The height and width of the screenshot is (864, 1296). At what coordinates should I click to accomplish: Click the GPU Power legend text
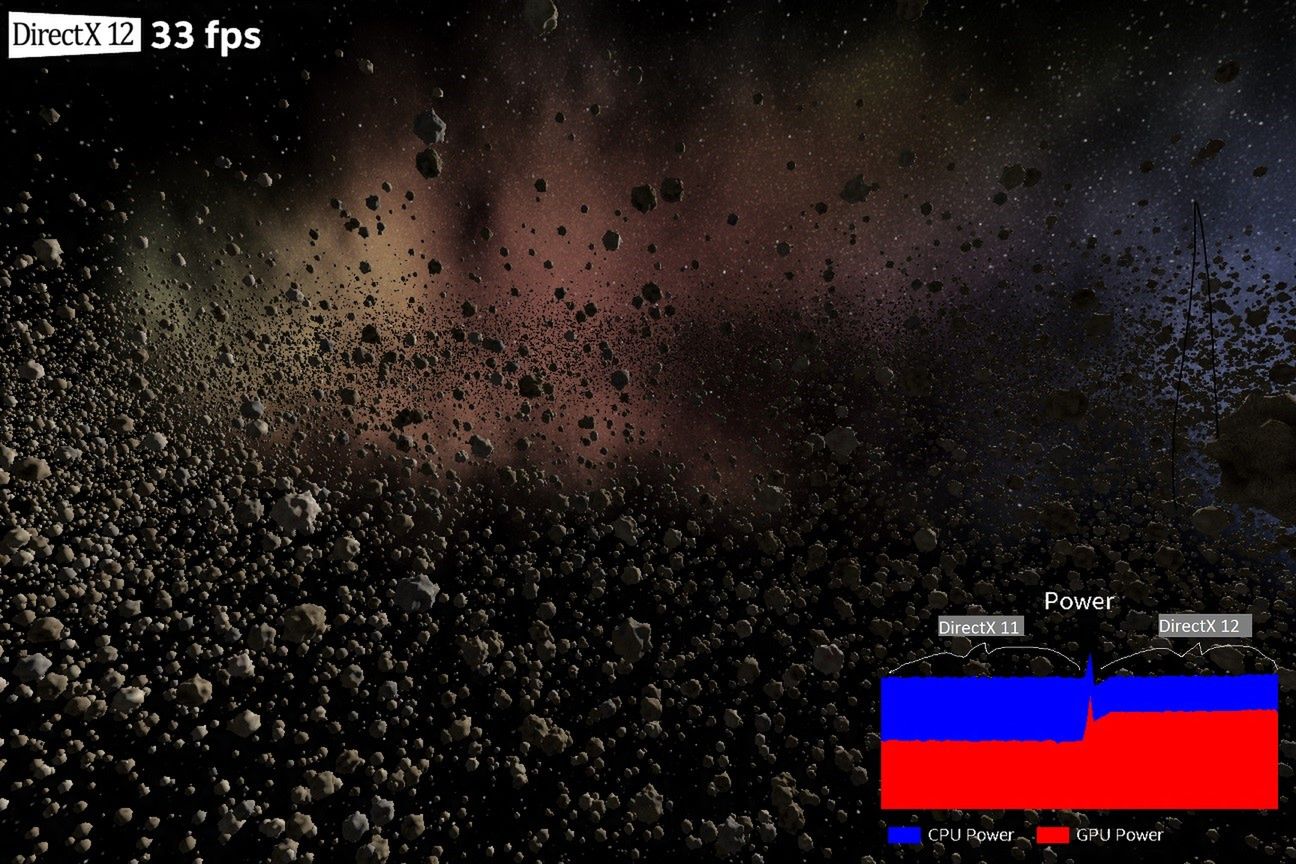tap(1120, 833)
